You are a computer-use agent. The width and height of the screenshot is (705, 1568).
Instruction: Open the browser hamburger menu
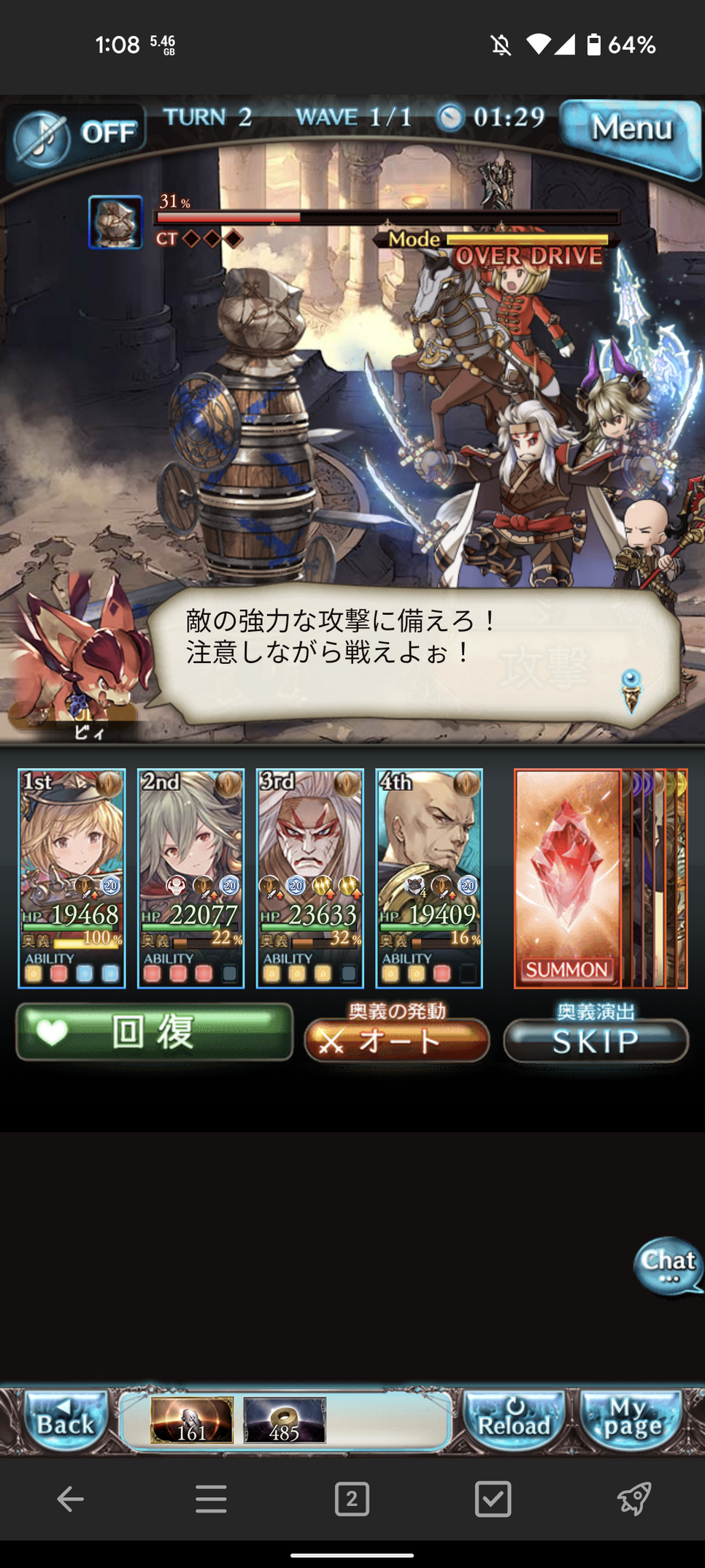coord(211,1499)
